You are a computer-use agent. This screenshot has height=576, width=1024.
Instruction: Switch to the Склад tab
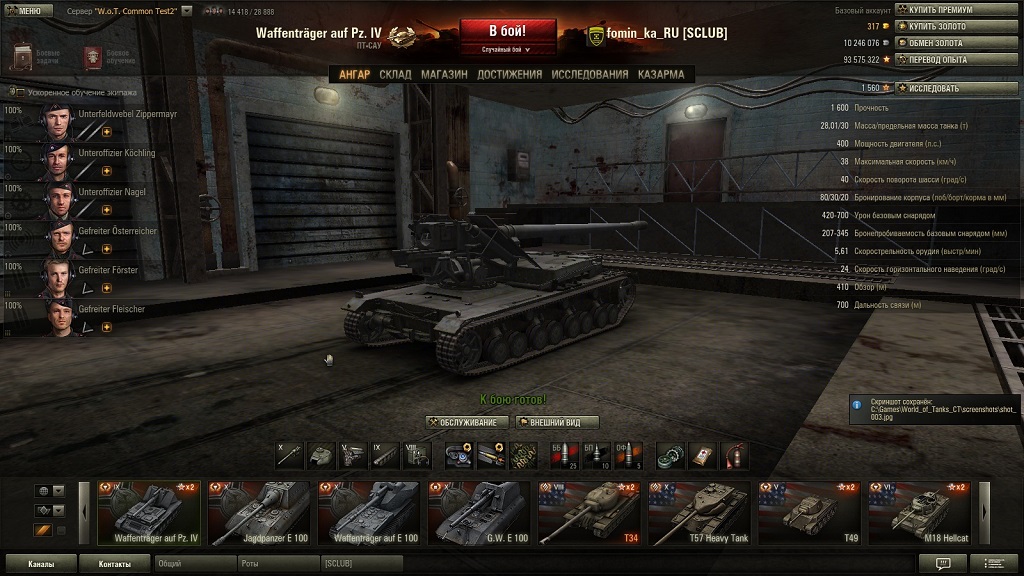click(x=395, y=74)
